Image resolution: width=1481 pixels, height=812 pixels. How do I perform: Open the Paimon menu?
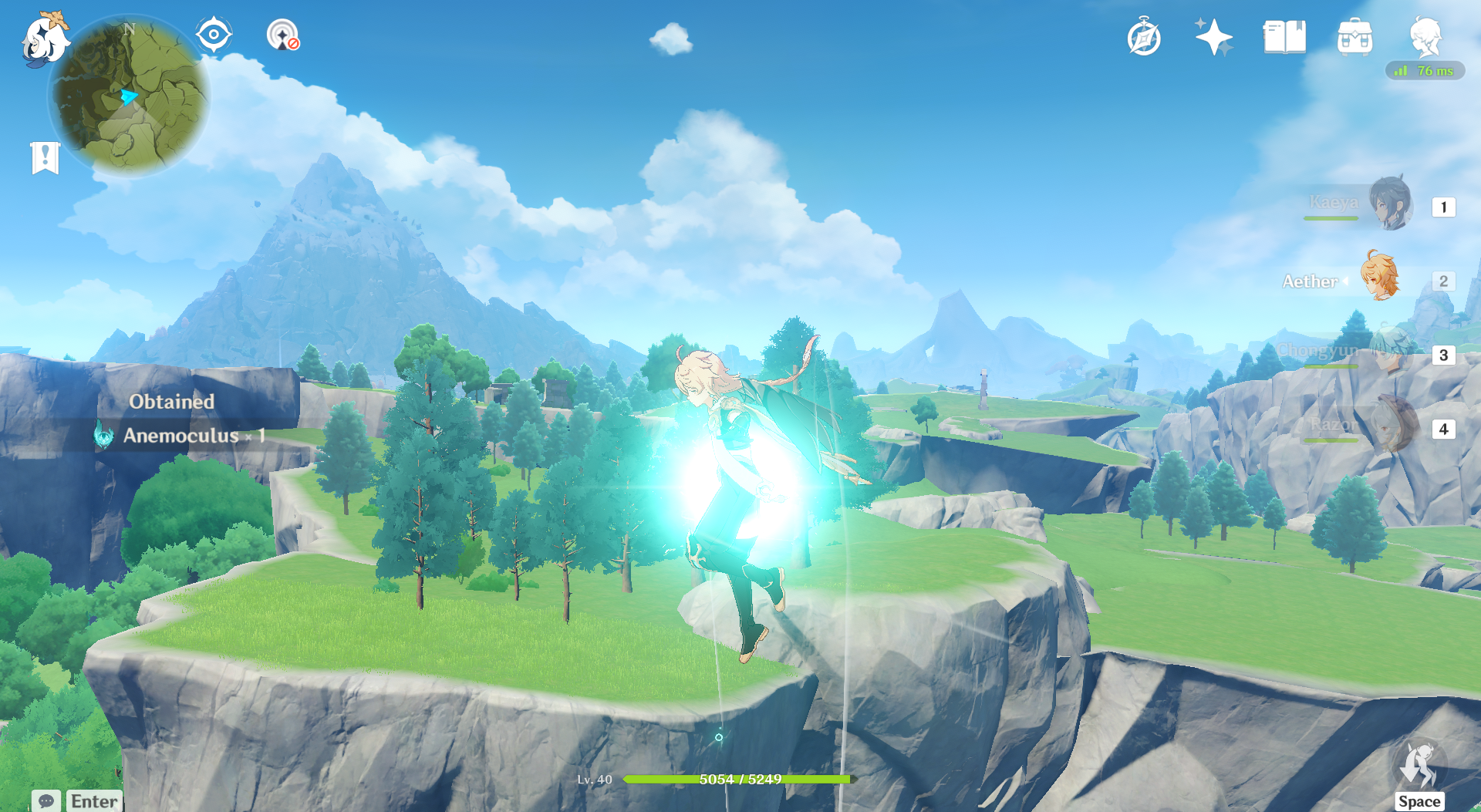44,39
